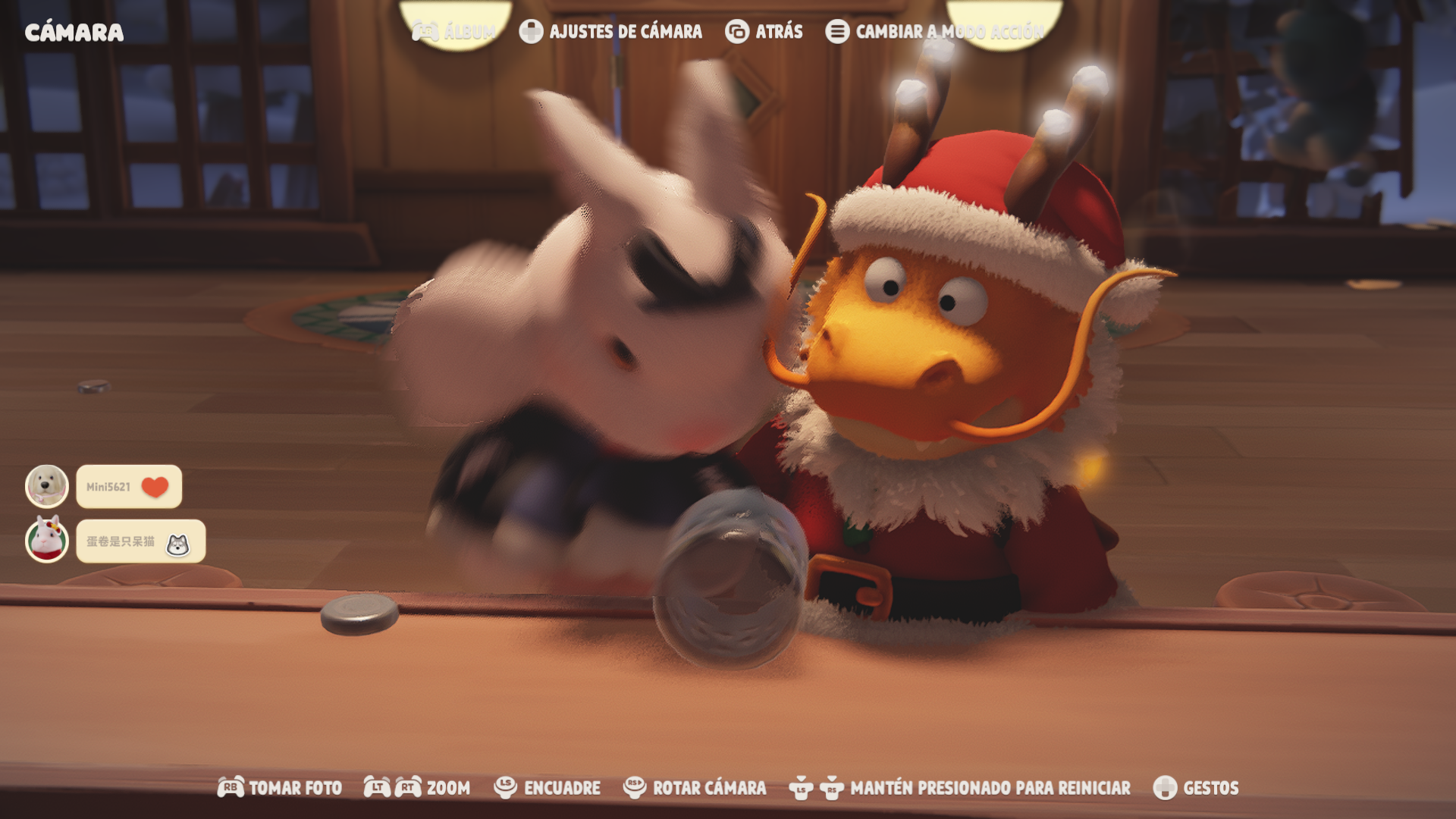The image size is (1456, 819).
Task: Click the golden dog player avatar
Action: [x=47, y=486]
